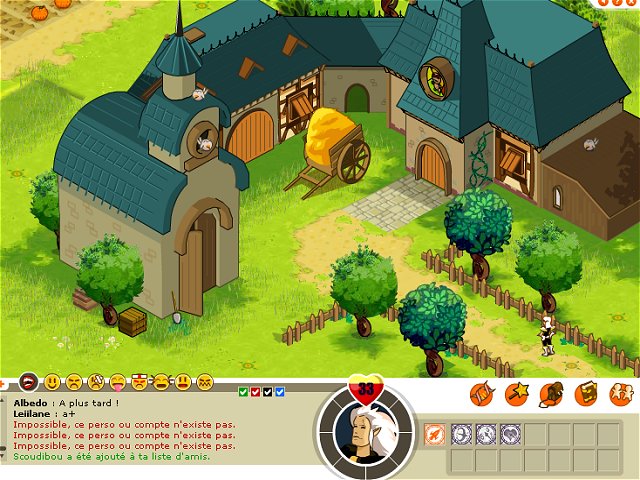The width and height of the screenshot is (640, 480).
Task: Select the heart spell icon in the hotbar
Action: [510, 434]
